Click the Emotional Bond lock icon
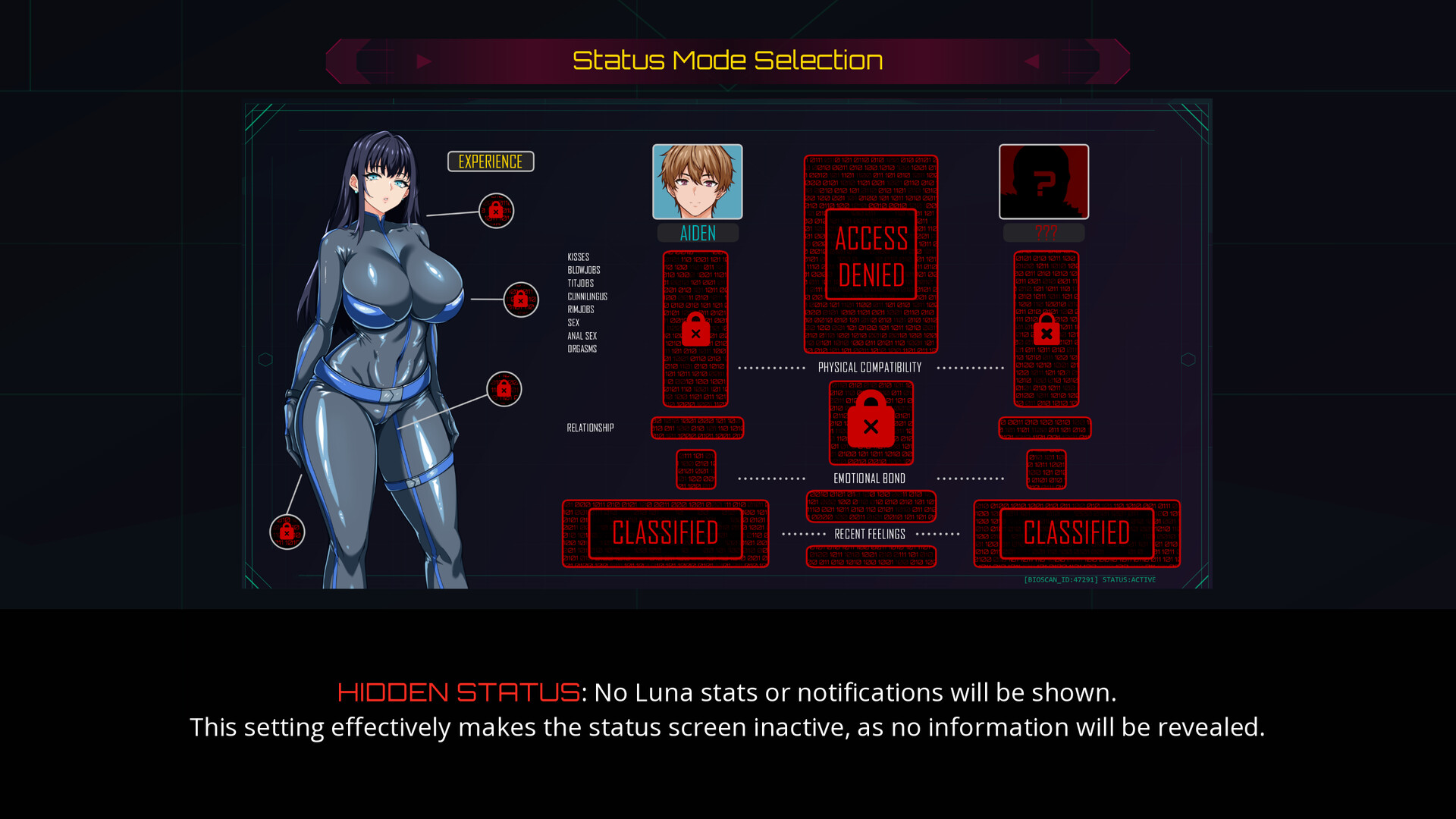Screen dimensions: 1456x819 pos(871,423)
